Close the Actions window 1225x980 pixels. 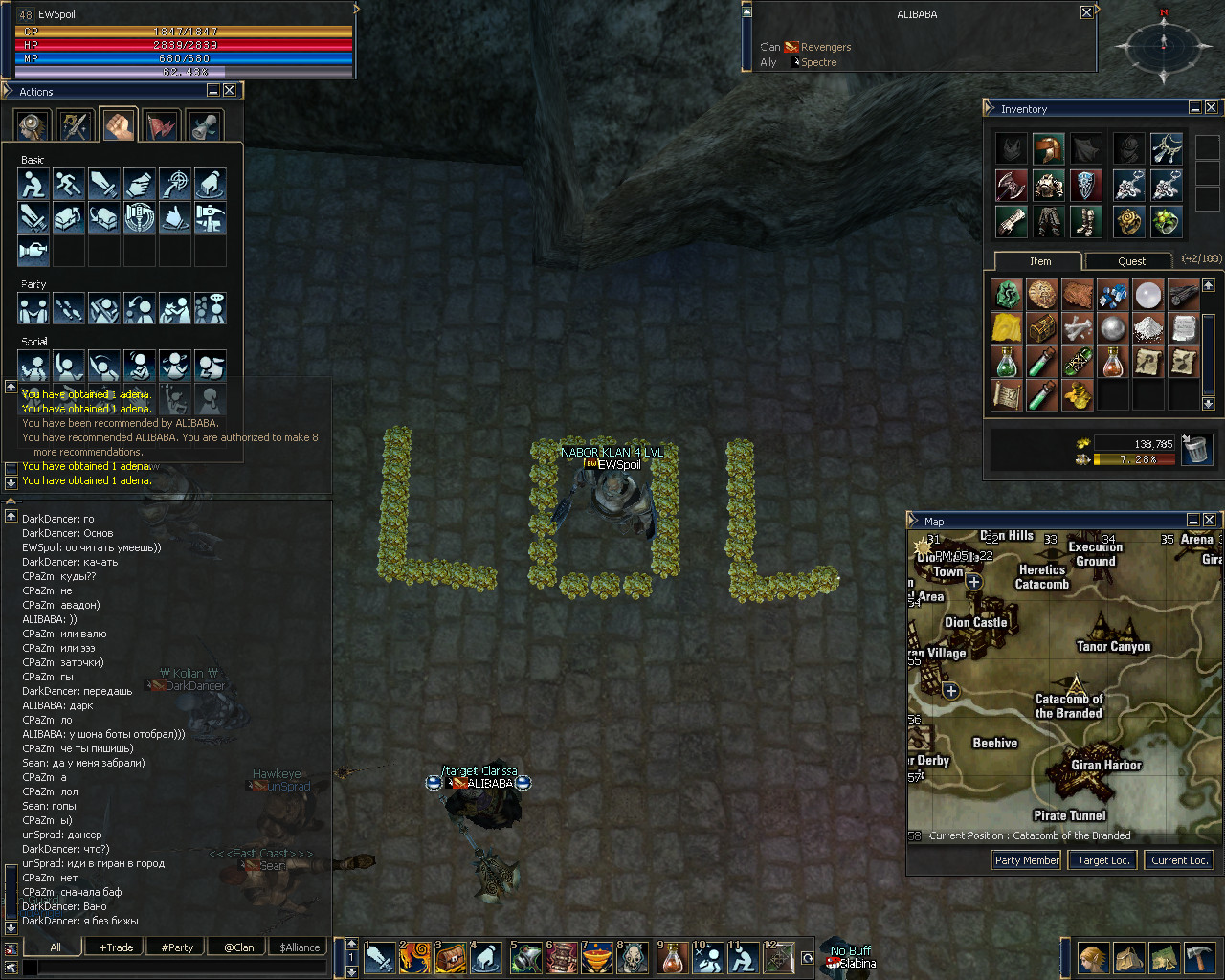(230, 91)
